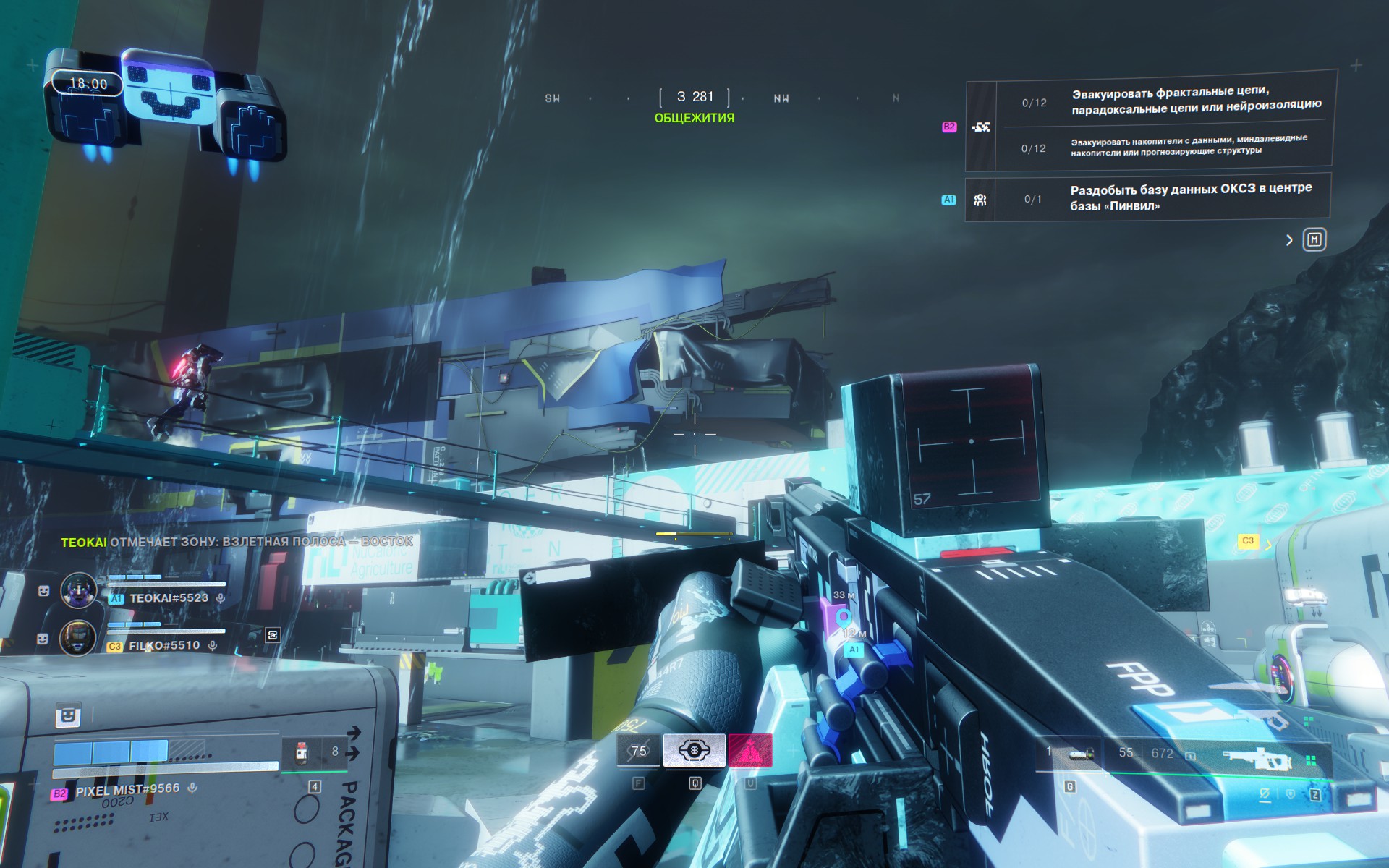
Task: Expand the objectives panel with the chevron arrow
Action: (x=1289, y=240)
